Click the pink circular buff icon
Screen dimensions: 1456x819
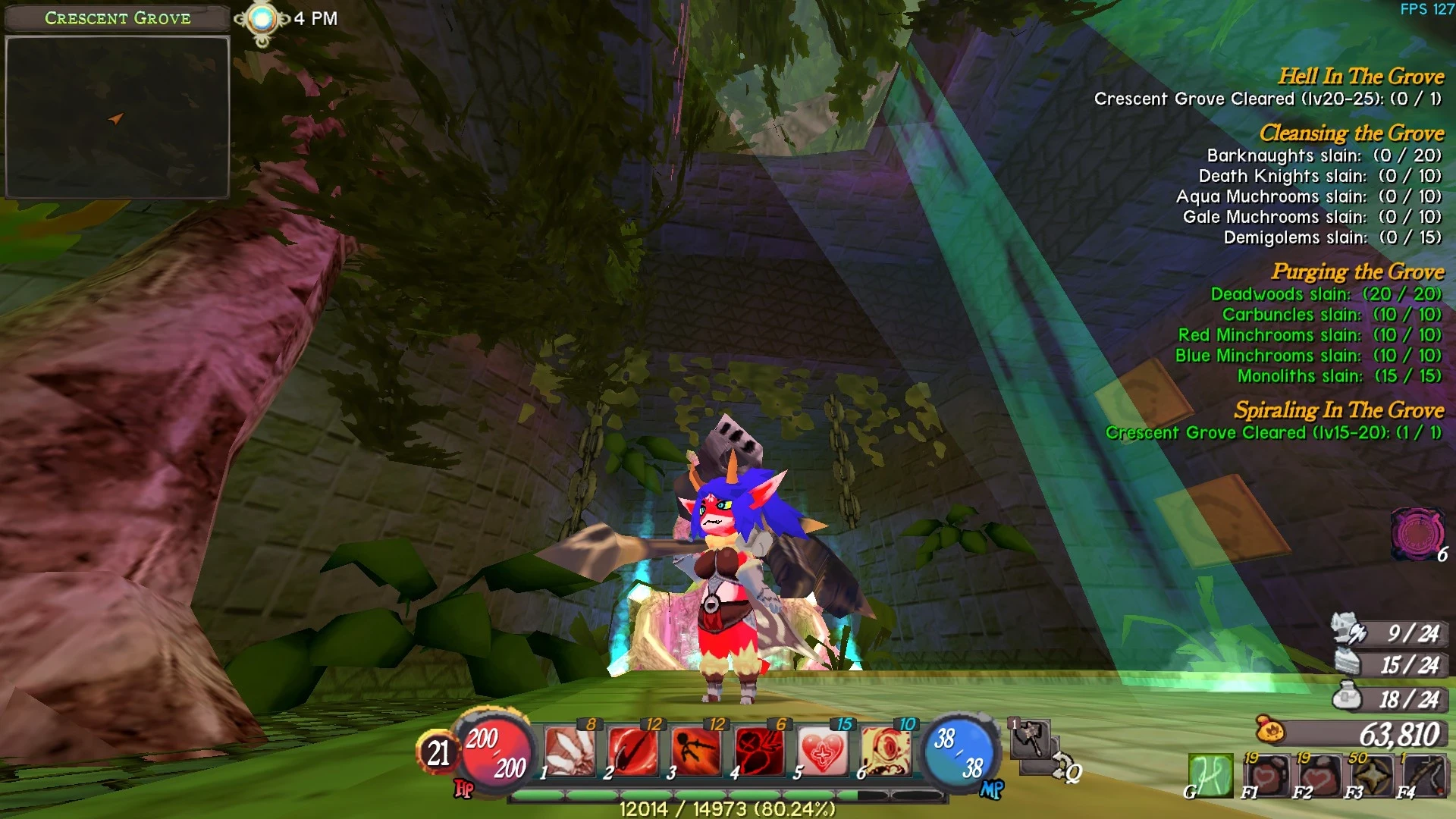pos(1417,534)
